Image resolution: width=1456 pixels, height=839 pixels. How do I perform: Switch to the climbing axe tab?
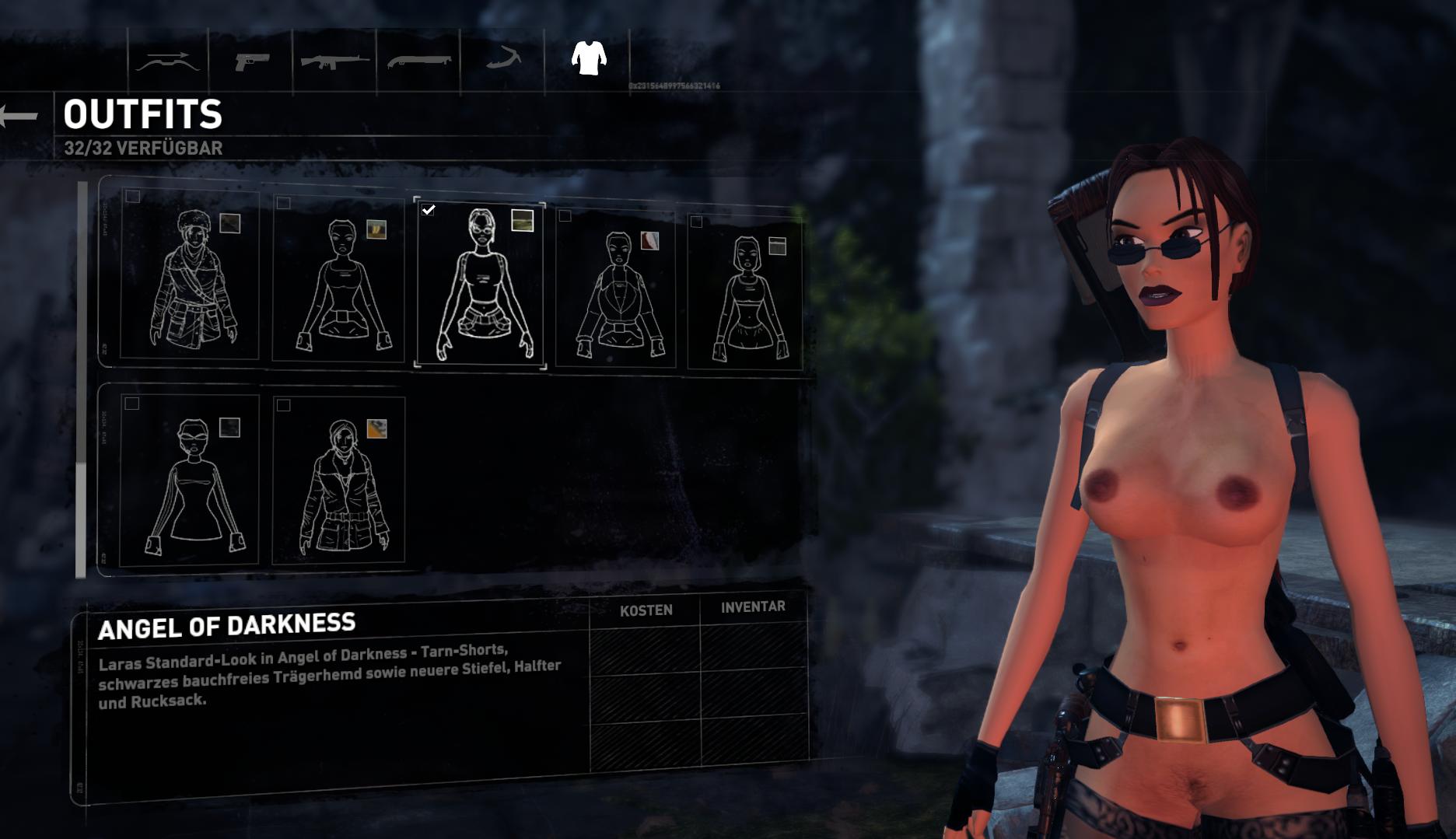(502, 59)
